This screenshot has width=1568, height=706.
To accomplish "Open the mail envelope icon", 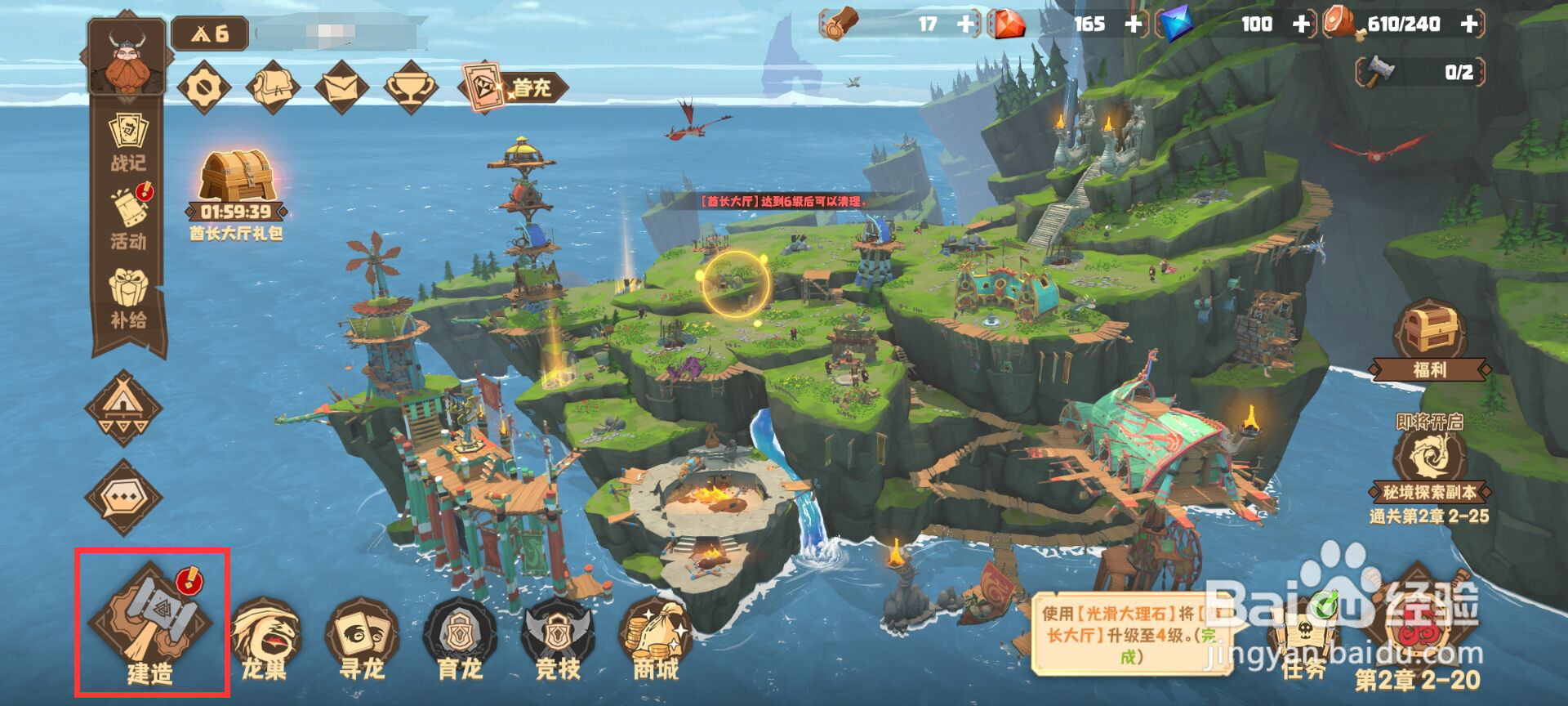I will (x=342, y=87).
